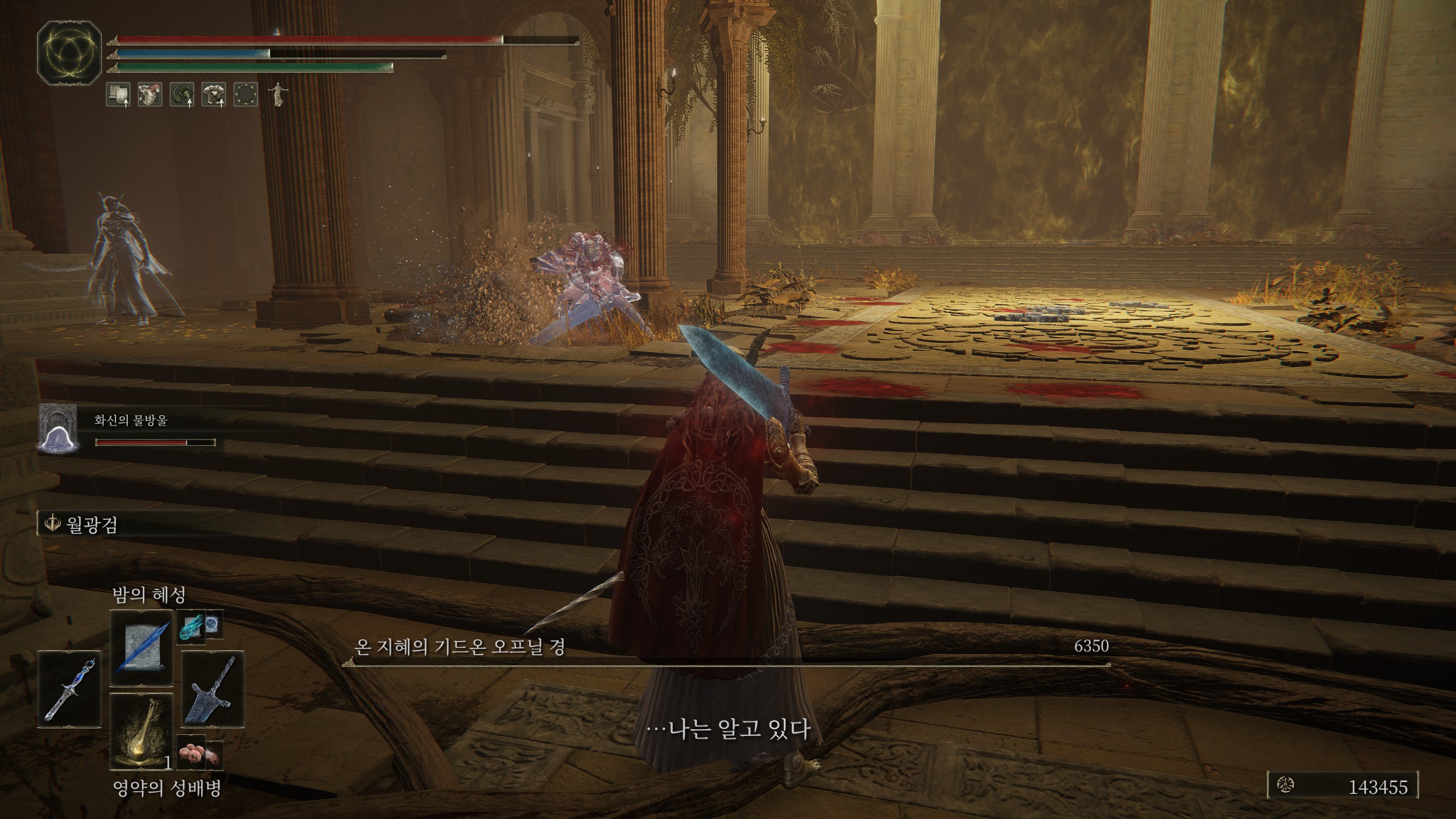The width and height of the screenshot is (1456, 819).
Task: Inspect the heart status effect icon
Action: tap(150, 94)
